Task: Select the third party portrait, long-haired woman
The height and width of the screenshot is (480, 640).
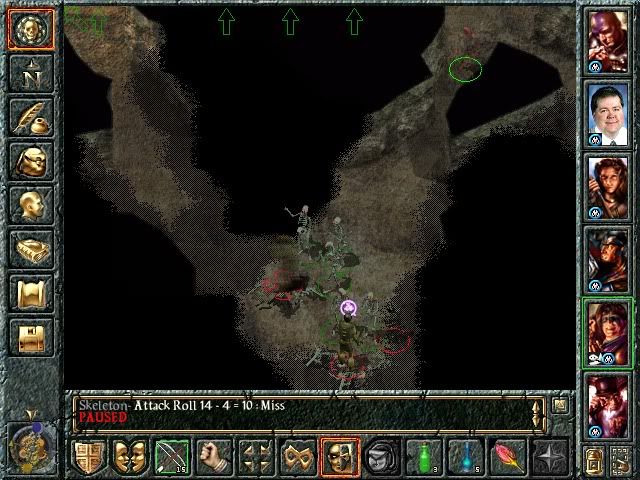Action: [x=607, y=187]
